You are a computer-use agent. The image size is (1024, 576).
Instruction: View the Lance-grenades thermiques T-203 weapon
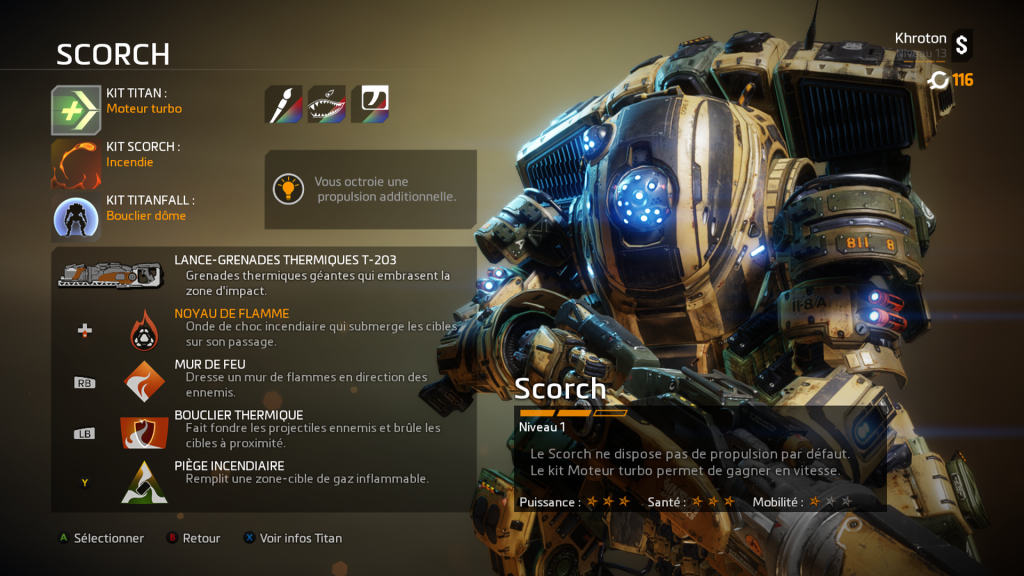pyautogui.click(x=110, y=275)
